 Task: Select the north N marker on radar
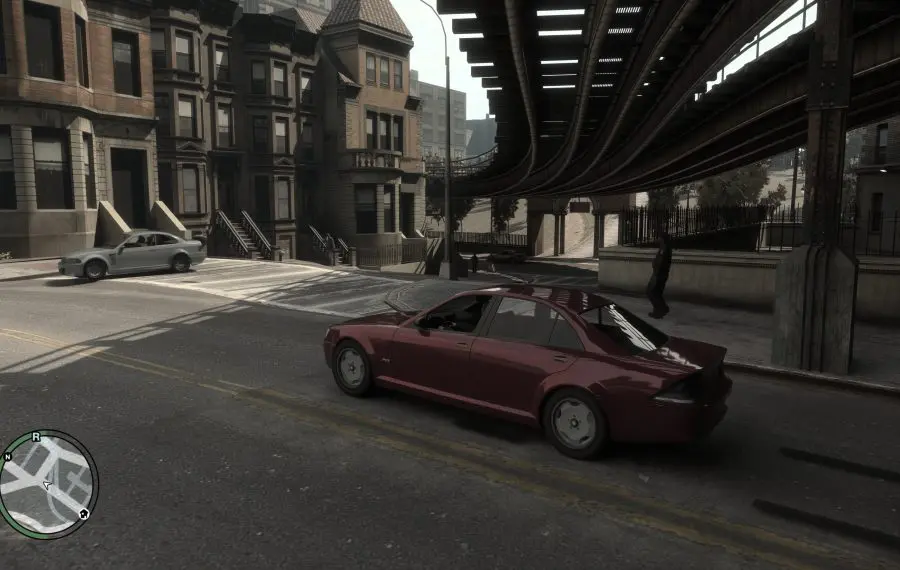8,457
